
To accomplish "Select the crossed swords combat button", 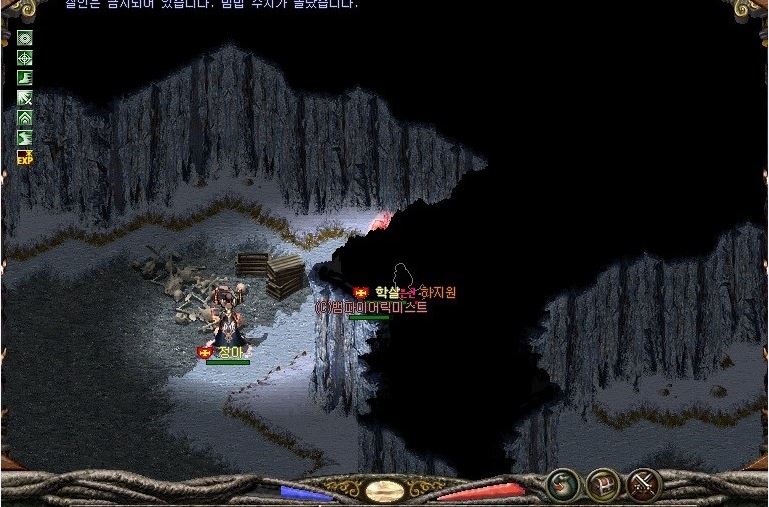I will click(644, 486).
